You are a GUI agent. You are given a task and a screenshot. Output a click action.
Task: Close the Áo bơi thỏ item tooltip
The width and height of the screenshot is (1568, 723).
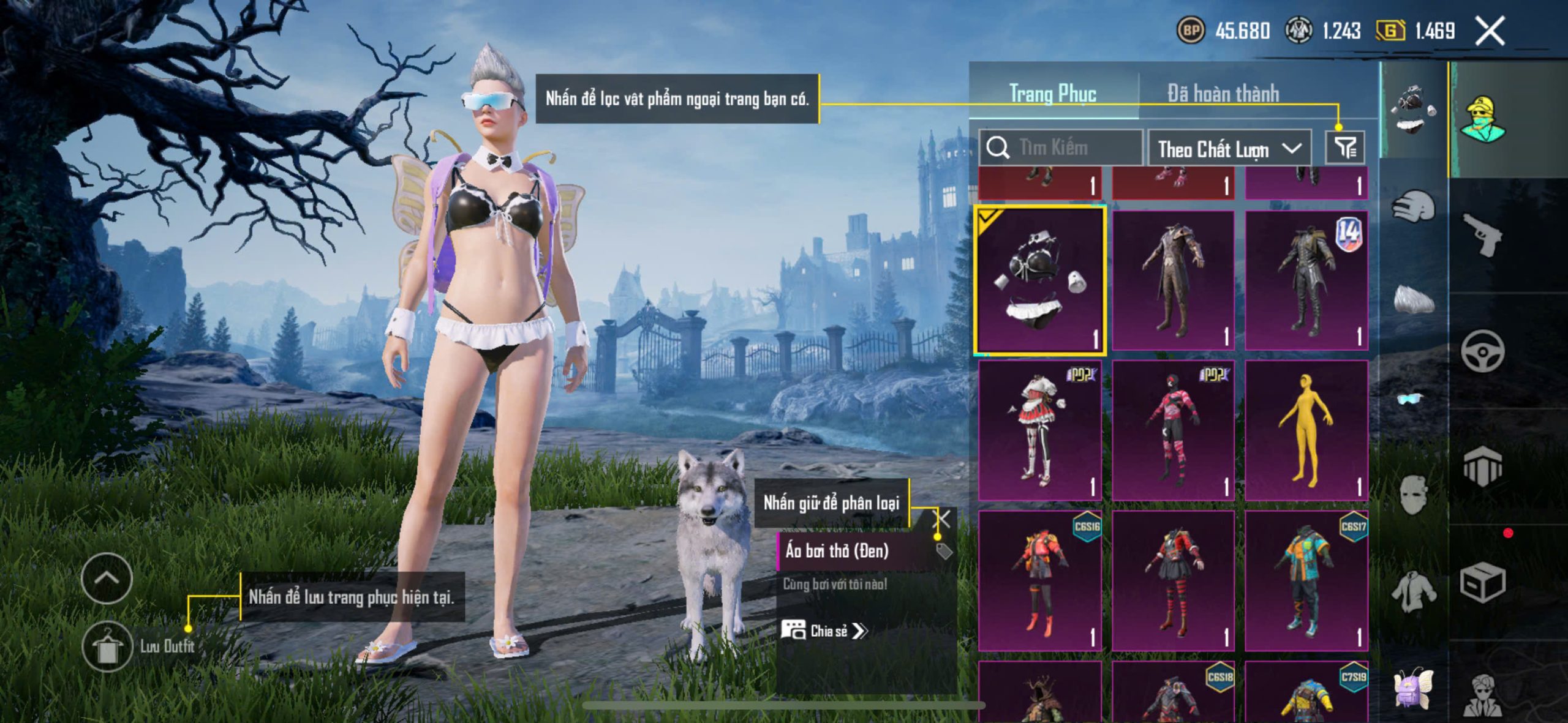tap(942, 520)
